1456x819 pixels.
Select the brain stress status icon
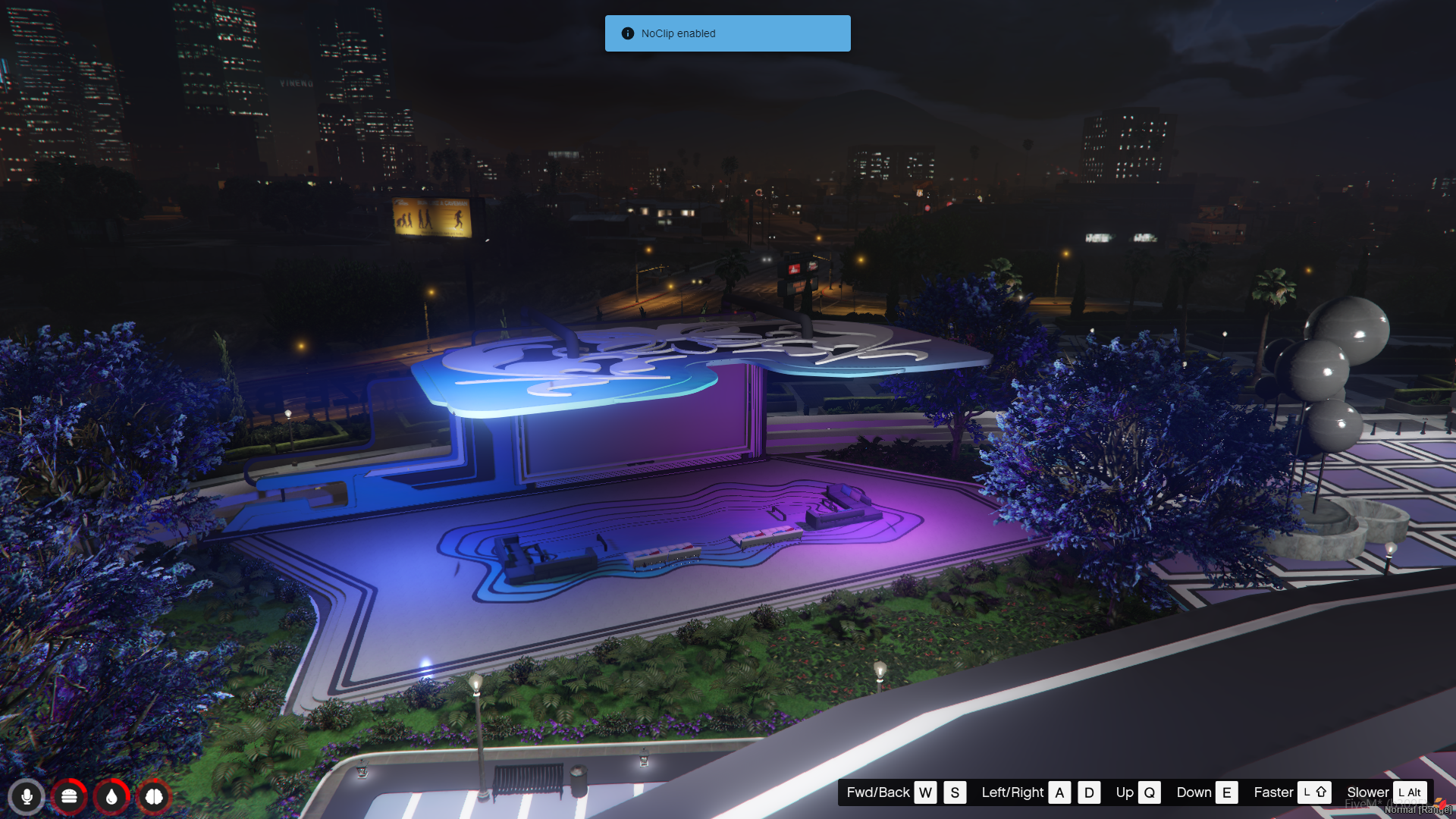154,797
